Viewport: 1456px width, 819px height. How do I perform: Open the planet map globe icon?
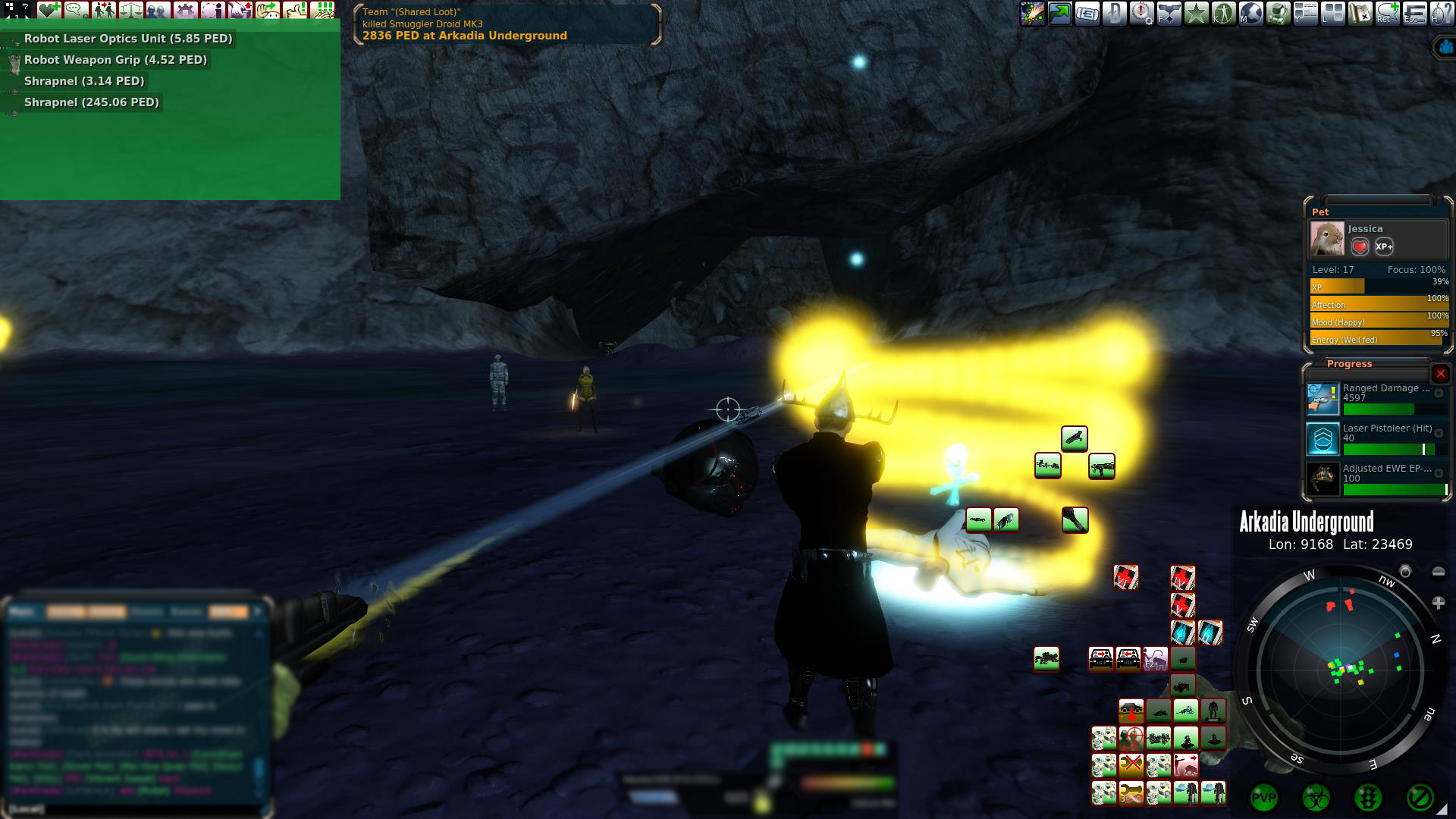click(x=1251, y=14)
